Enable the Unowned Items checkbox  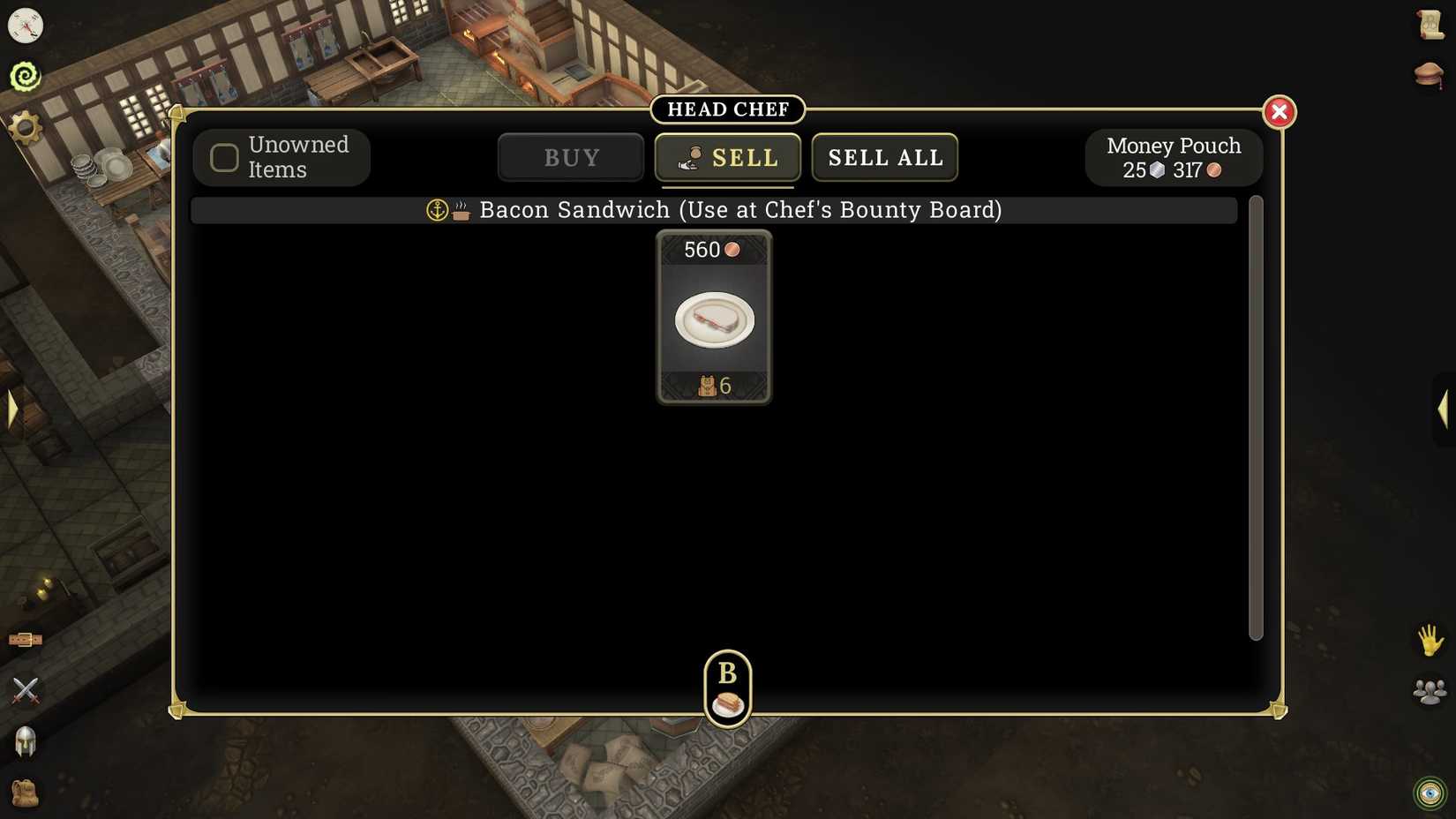point(223,157)
